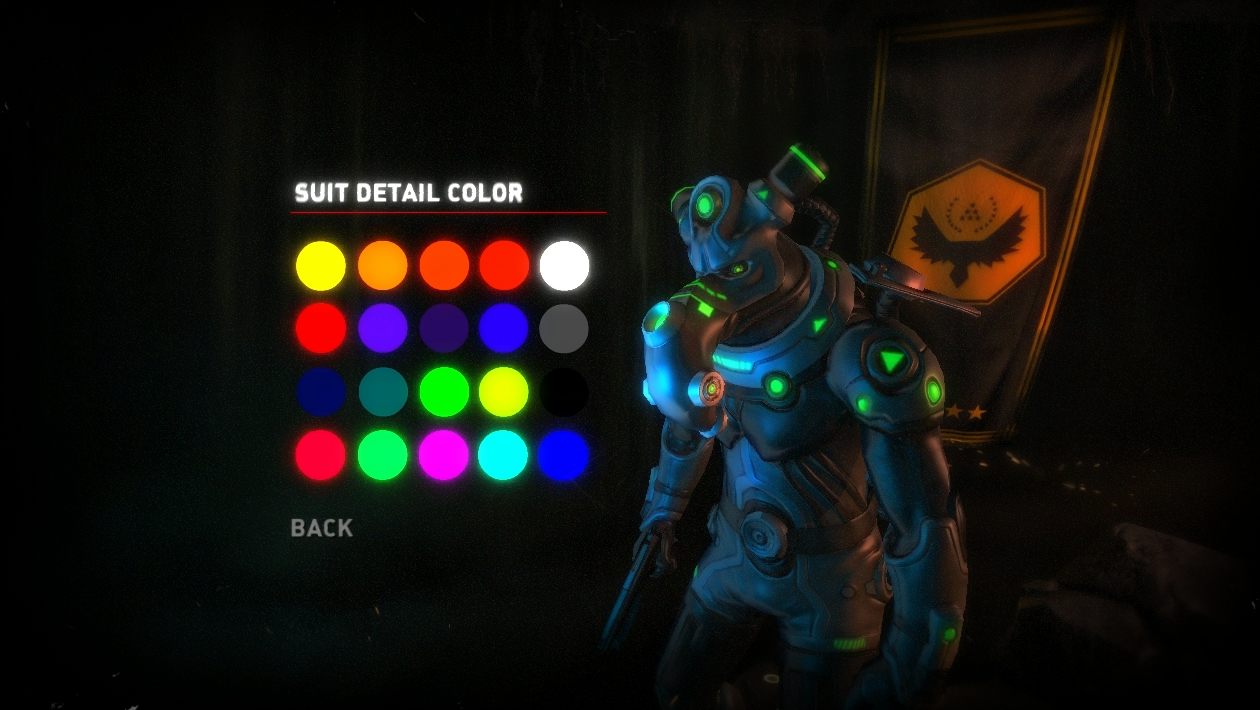Viewport: 1260px width, 710px height.
Task: Select the white color swatch
Action: pos(564,266)
